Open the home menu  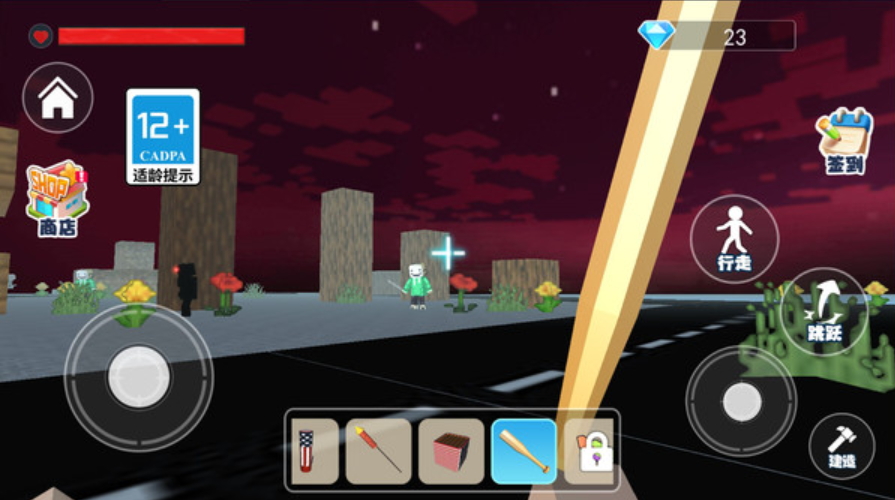tap(57, 98)
